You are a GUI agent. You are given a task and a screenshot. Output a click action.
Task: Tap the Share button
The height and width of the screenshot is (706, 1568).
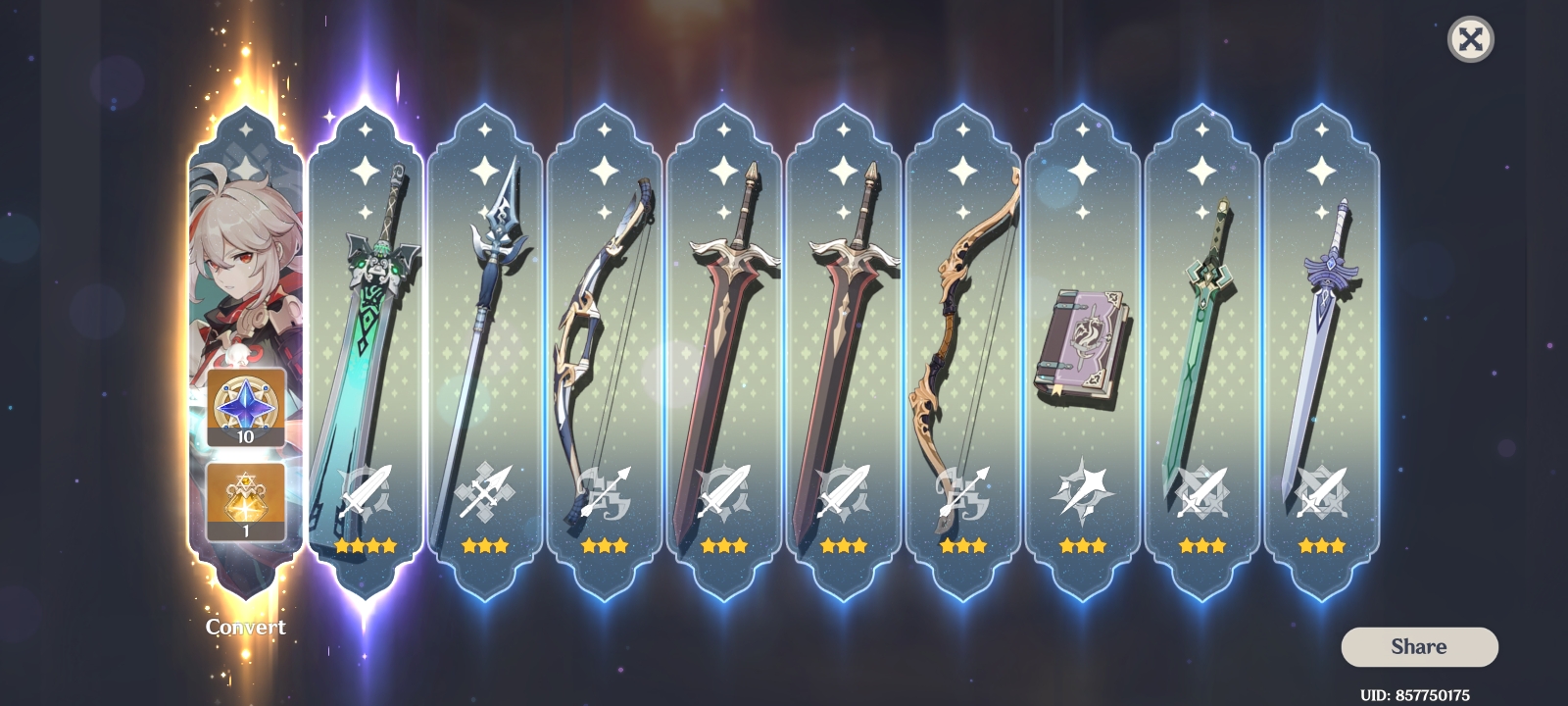pos(1419,646)
